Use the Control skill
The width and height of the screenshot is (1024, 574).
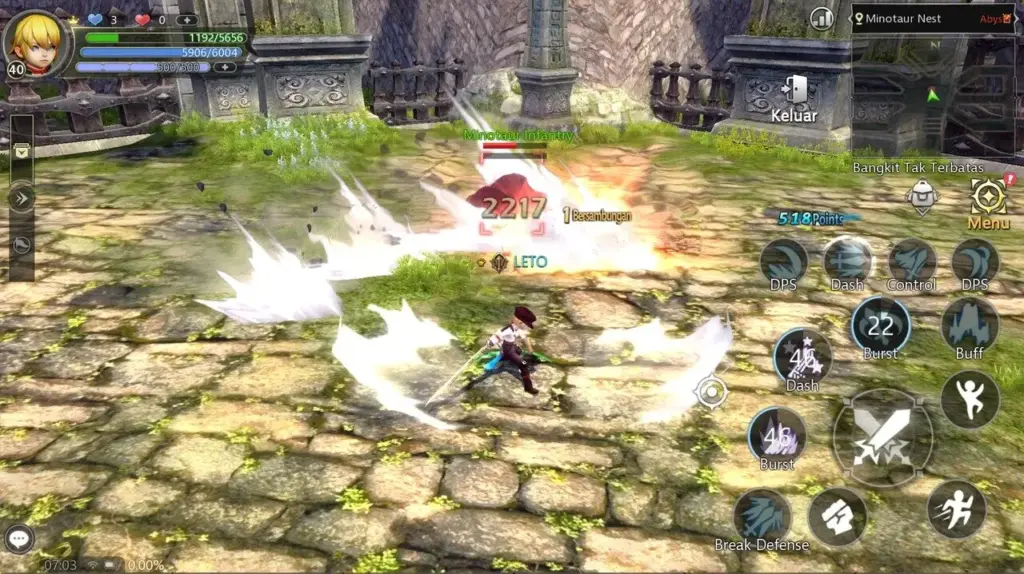click(x=911, y=264)
